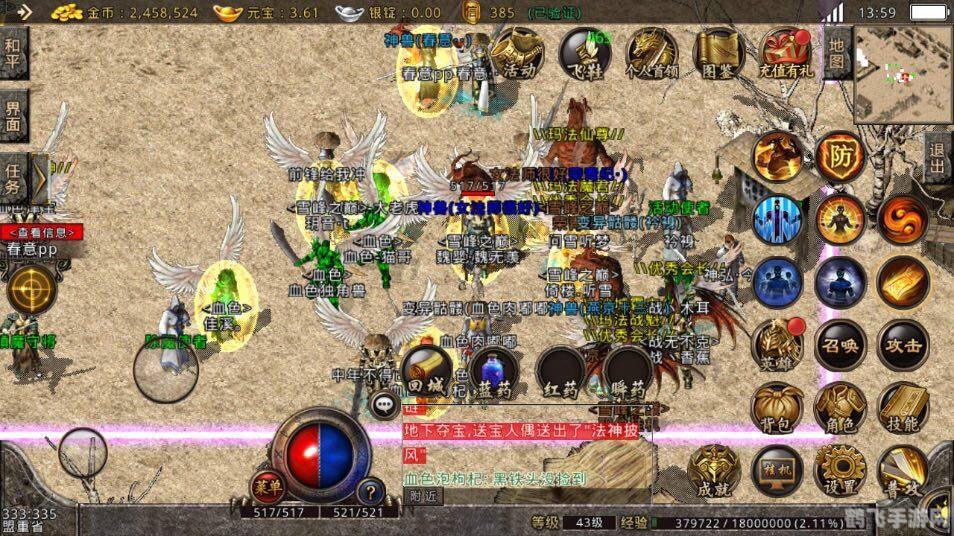Open the 菜单 menu button

point(266,489)
